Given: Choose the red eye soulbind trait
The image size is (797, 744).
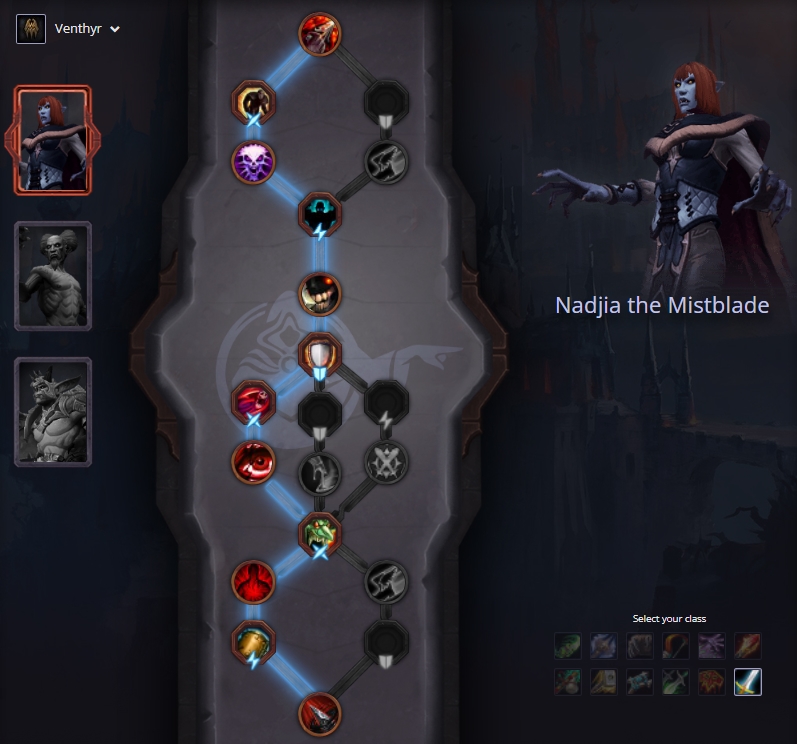Looking at the screenshot, I should (x=253, y=462).
